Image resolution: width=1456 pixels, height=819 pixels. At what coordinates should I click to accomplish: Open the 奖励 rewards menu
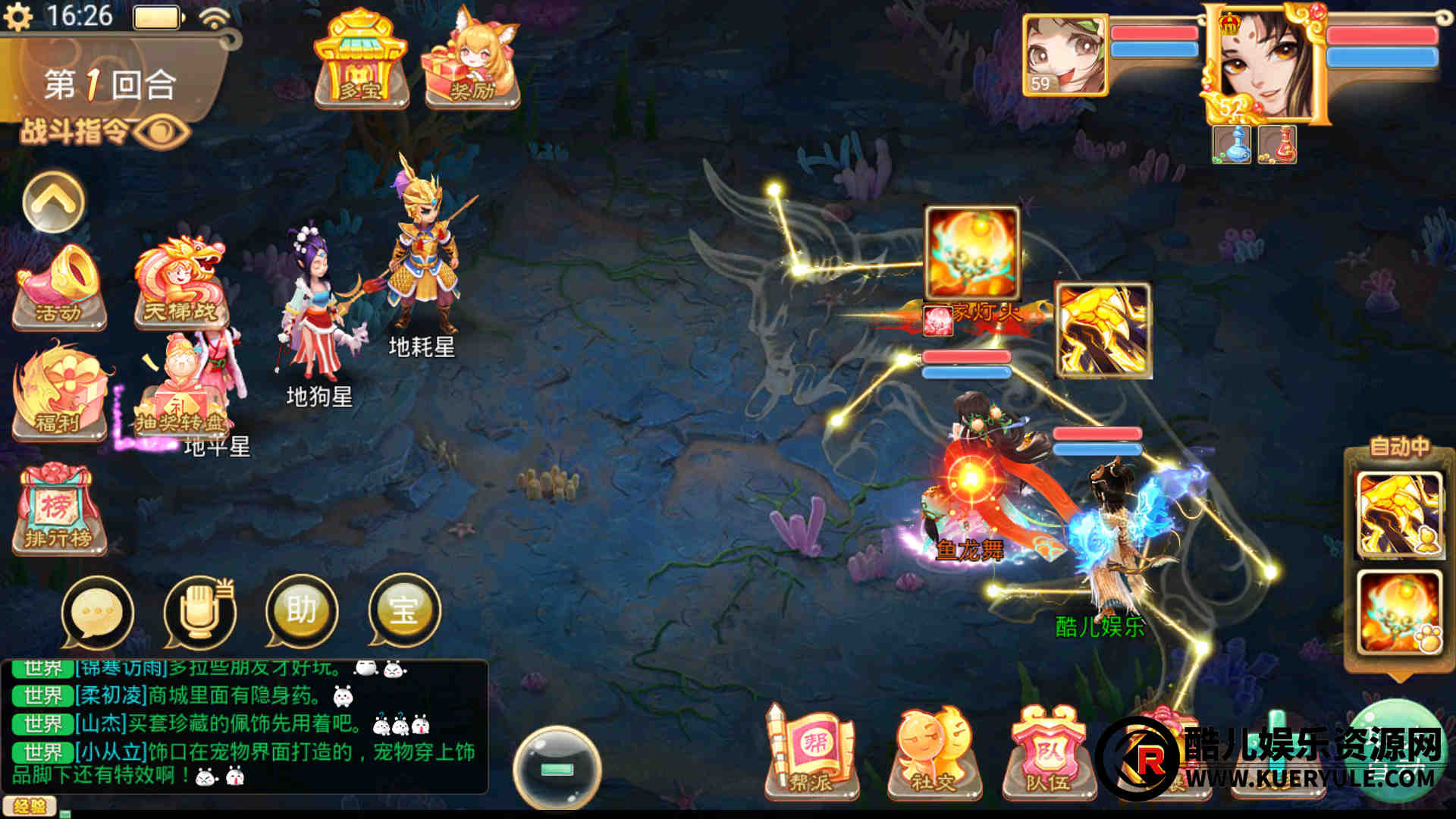[x=472, y=61]
